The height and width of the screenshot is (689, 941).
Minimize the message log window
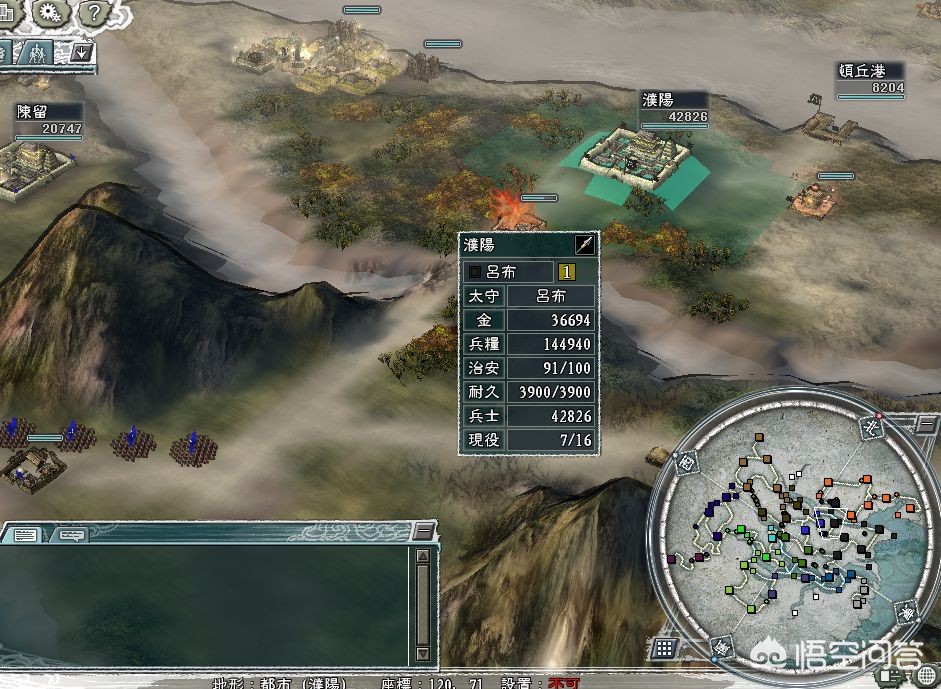[425, 531]
